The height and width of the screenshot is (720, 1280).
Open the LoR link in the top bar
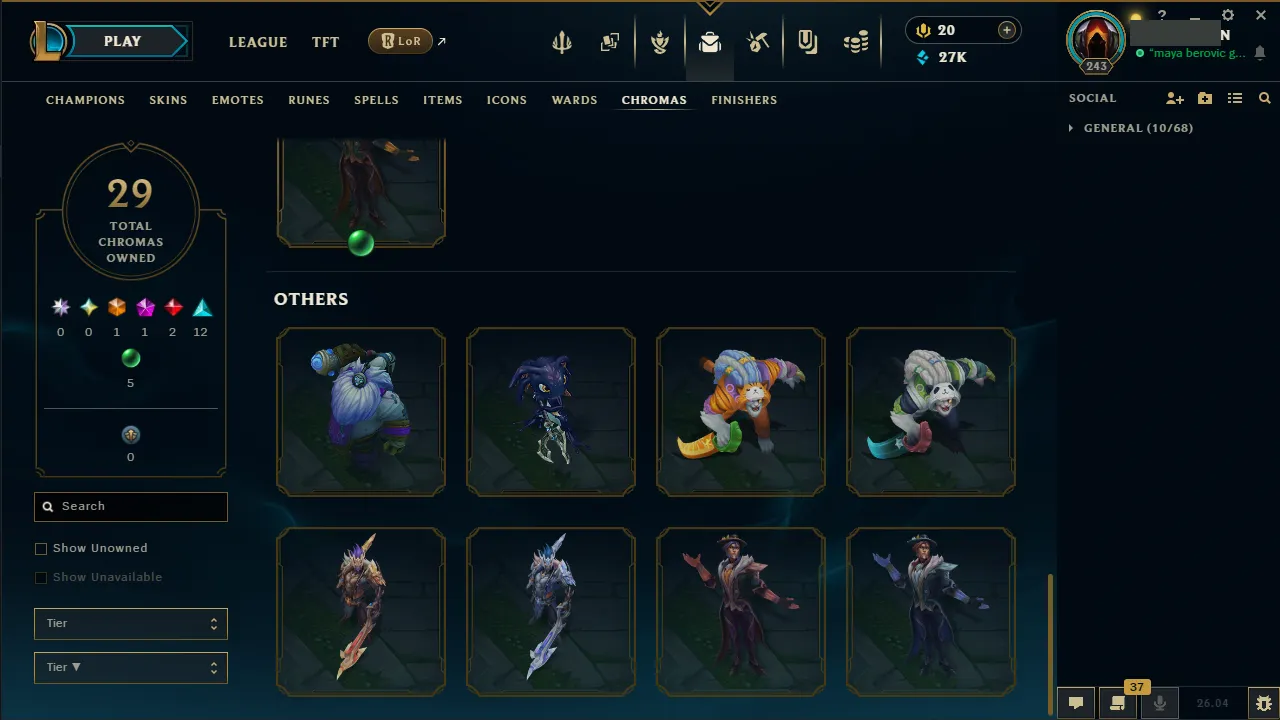click(x=400, y=41)
